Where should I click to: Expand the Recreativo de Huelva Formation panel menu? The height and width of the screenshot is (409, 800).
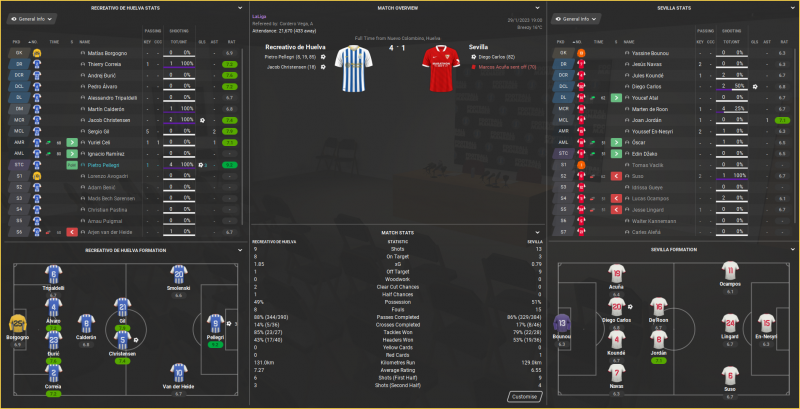tap(239, 249)
